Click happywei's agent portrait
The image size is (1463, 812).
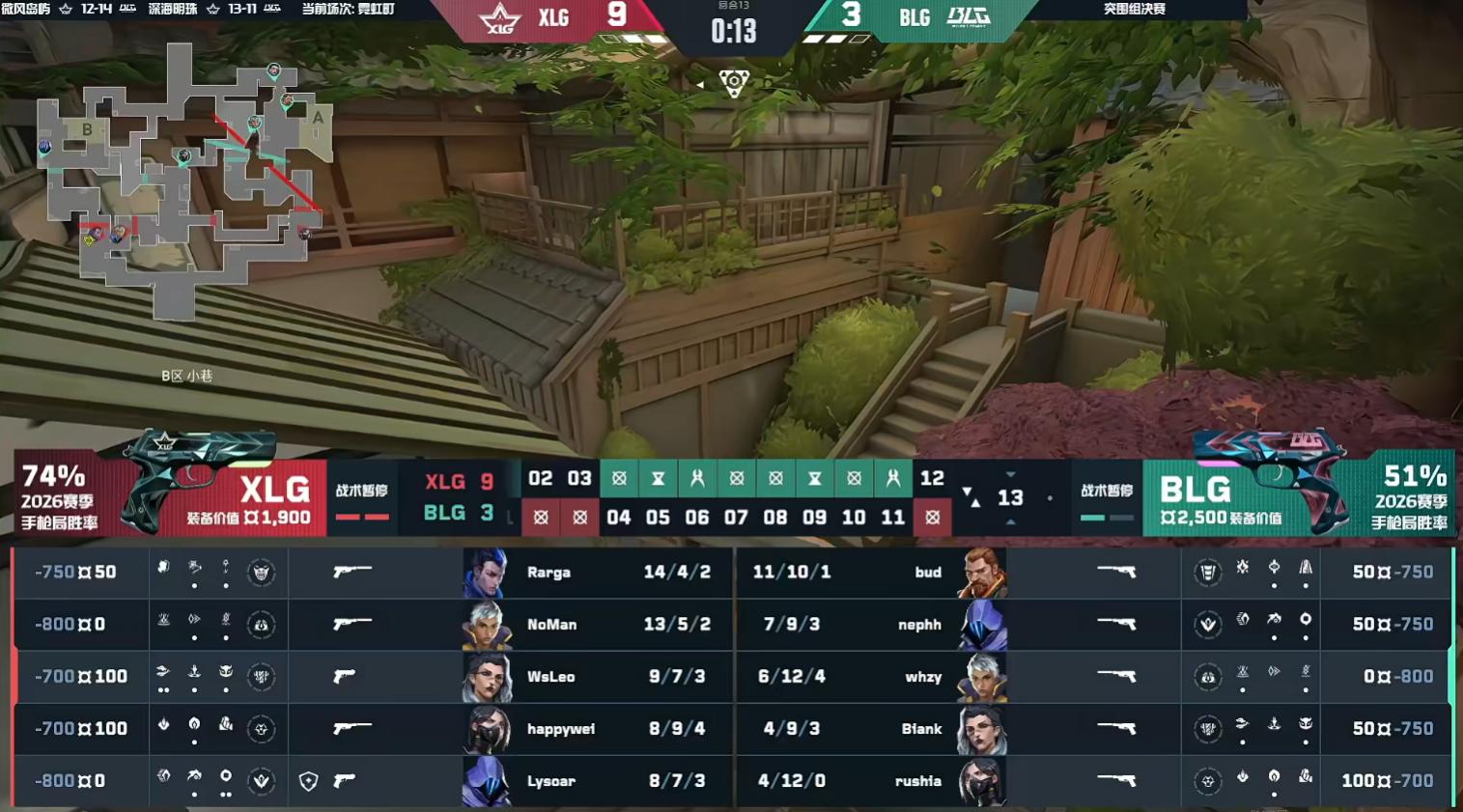[x=487, y=729]
